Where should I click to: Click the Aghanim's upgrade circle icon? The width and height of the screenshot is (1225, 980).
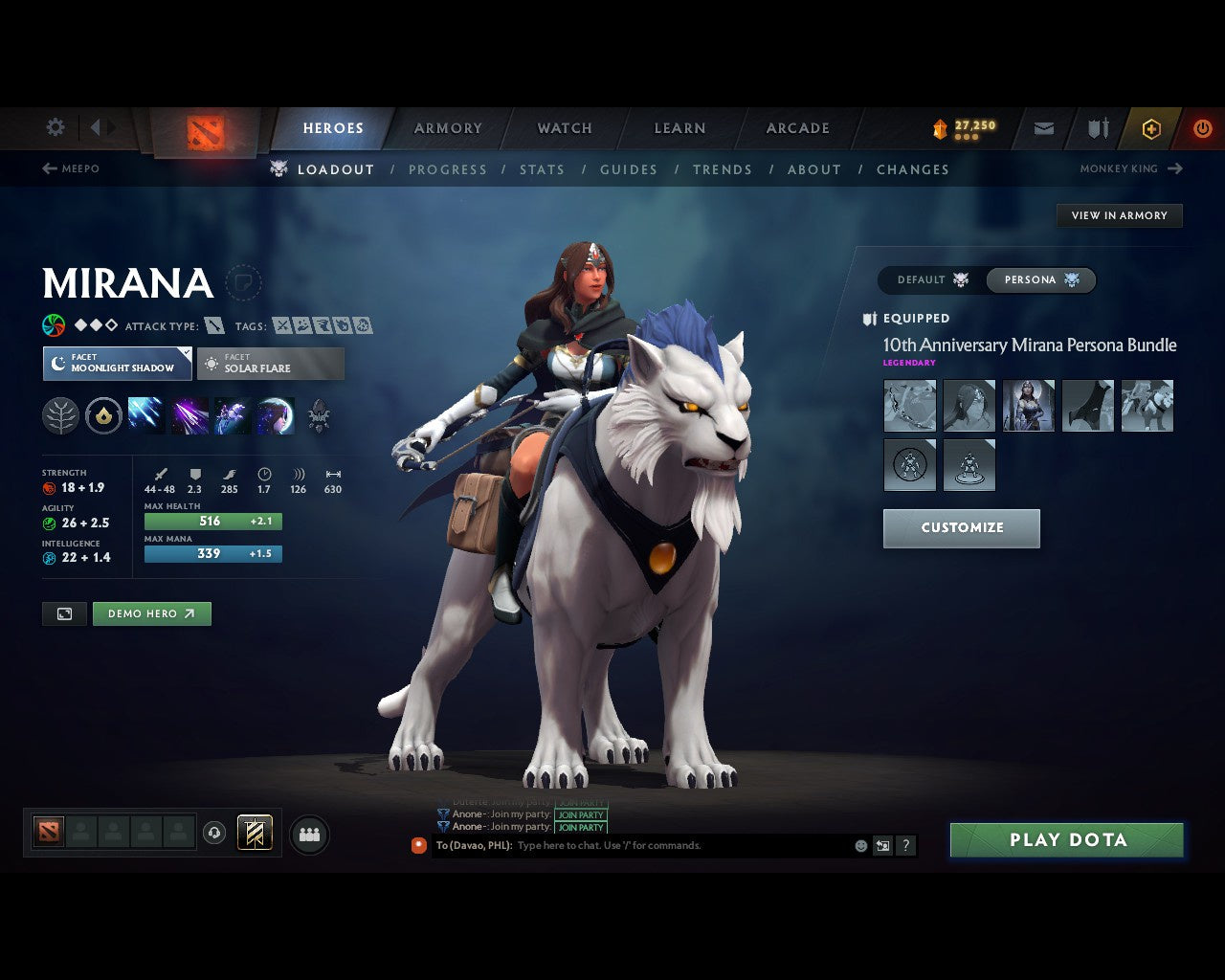[x=103, y=415]
